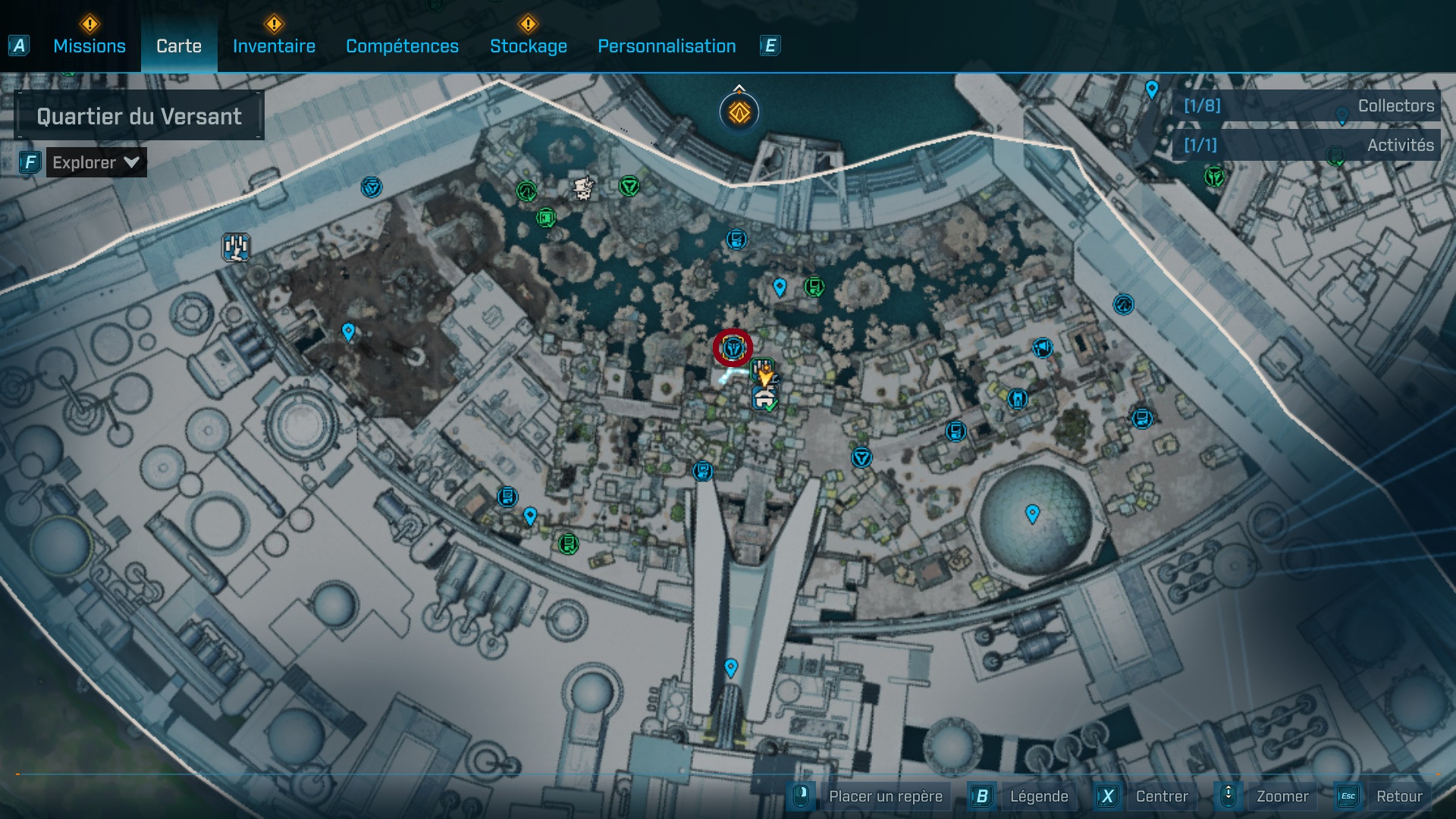The width and height of the screenshot is (1456, 819).
Task: Open the Personnalisation tab
Action: (x=667, y=46)
